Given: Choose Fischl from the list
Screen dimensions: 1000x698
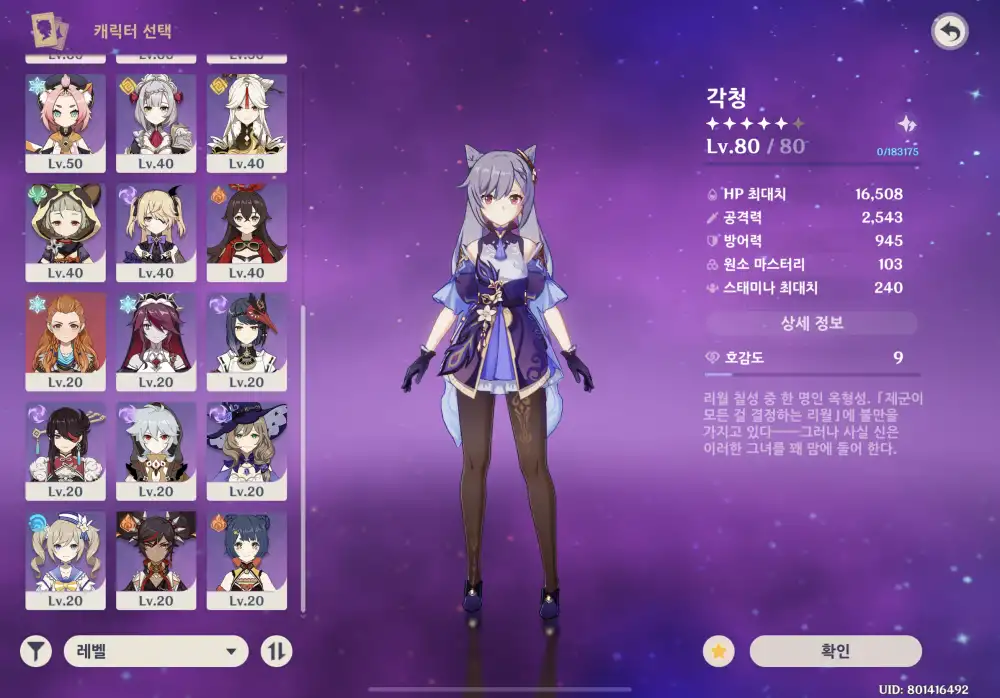Looking at the screenshot, I should pyautogui.click(x=156, y=227).
